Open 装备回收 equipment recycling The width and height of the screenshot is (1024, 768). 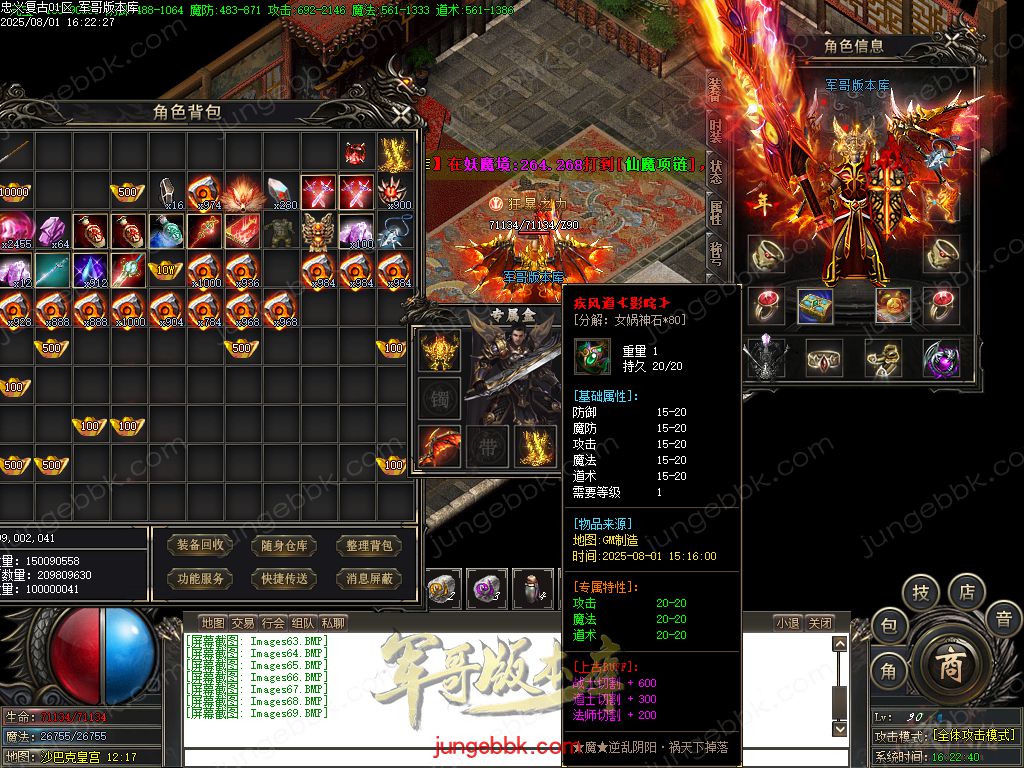coord(200,546)
